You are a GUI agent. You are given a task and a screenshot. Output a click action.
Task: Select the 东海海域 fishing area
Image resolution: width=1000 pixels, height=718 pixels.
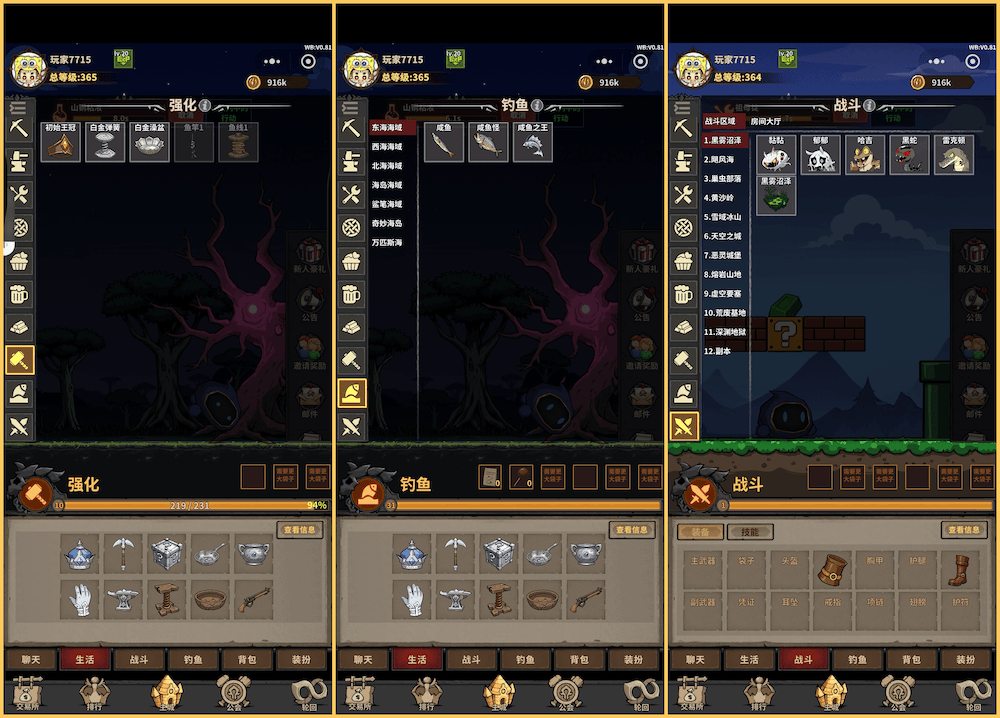(391, 128)
